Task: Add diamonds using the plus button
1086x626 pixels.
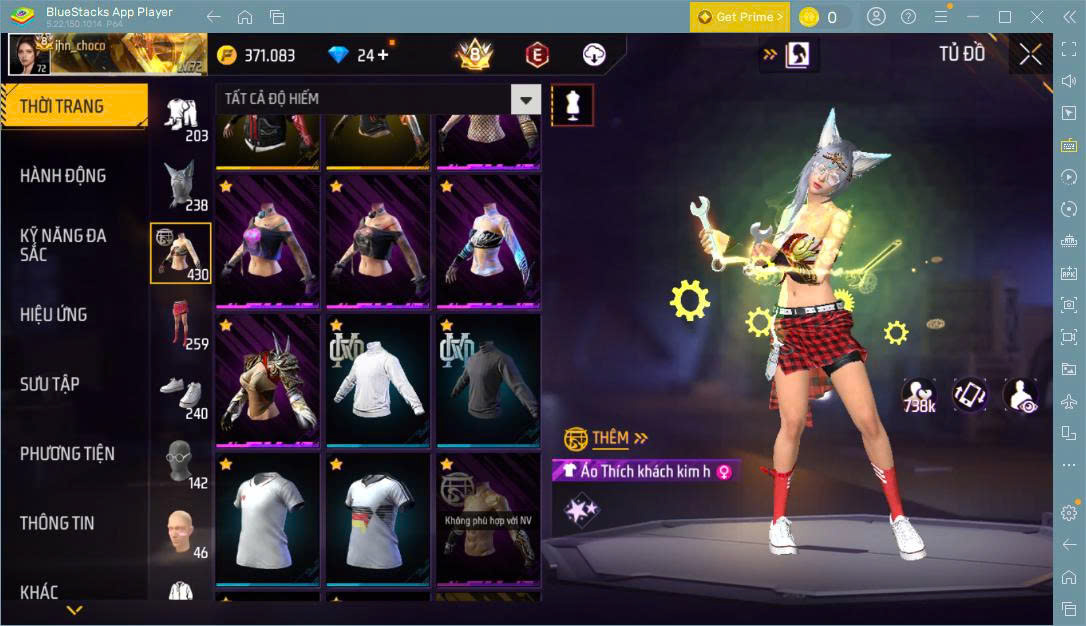Action: [383, 55]
